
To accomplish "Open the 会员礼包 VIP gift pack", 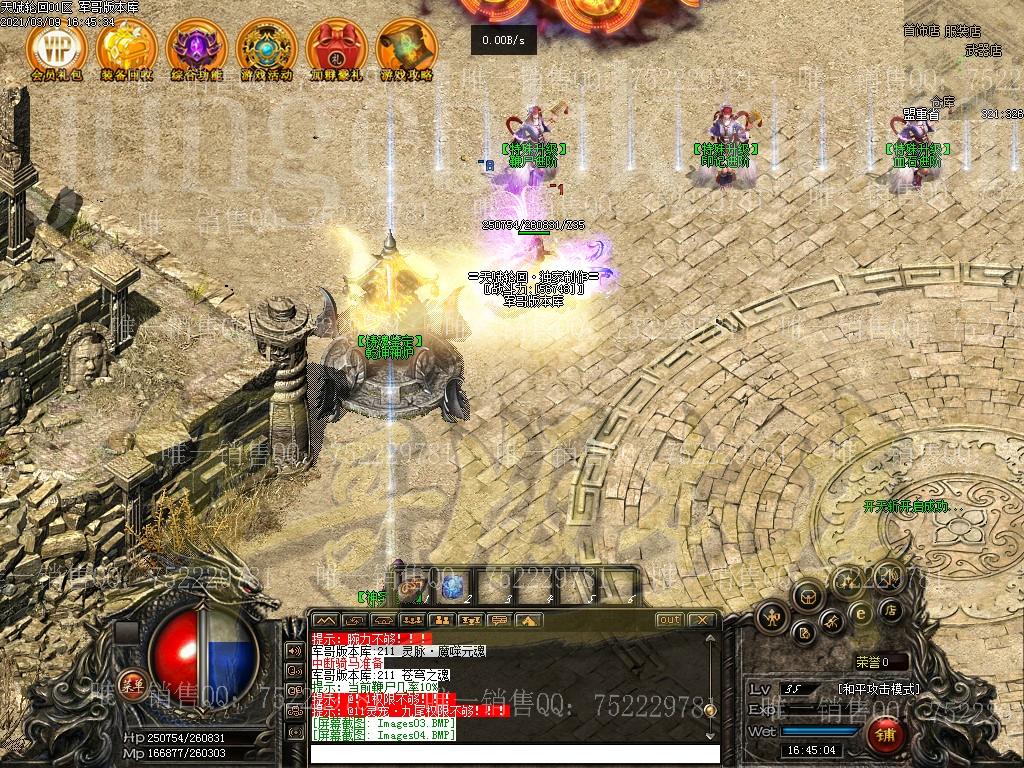I will (x=57, y=46).
